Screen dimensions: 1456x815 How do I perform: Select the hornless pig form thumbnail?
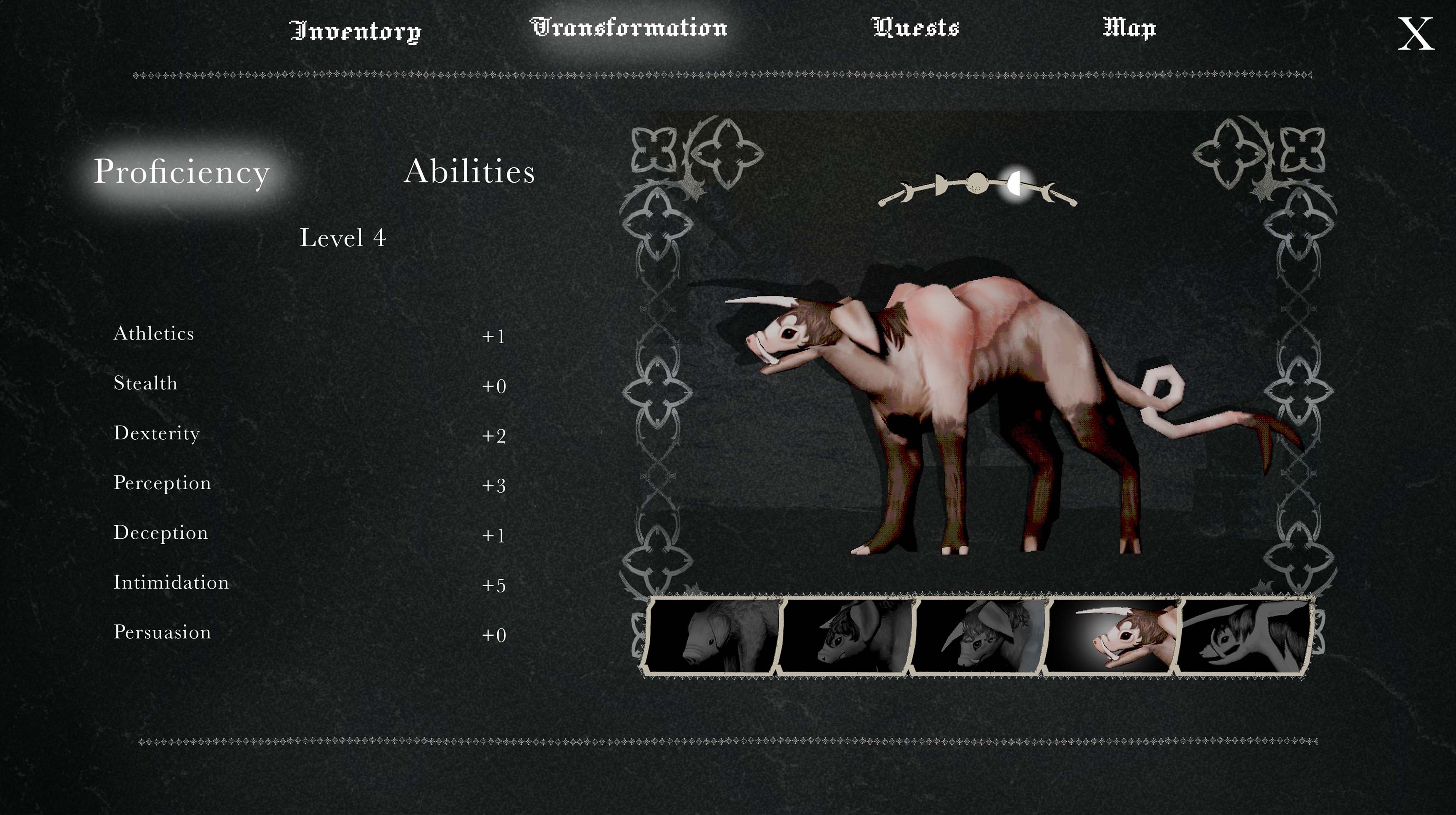coord(712,636)
